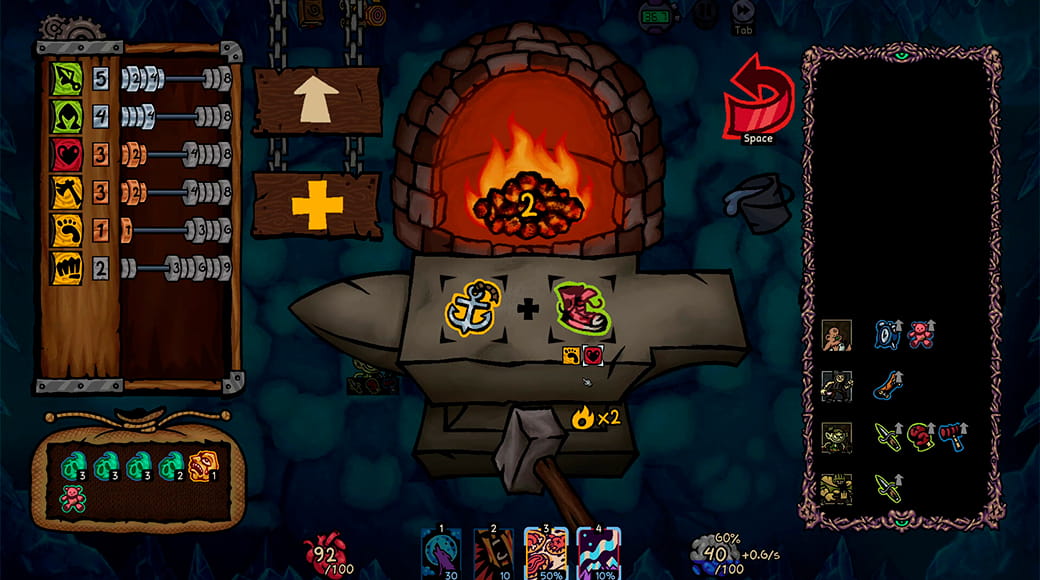This screenshot has width=1040, height=580.
Task: Activate the howling wolf ability card
Action: pos(441,552)
